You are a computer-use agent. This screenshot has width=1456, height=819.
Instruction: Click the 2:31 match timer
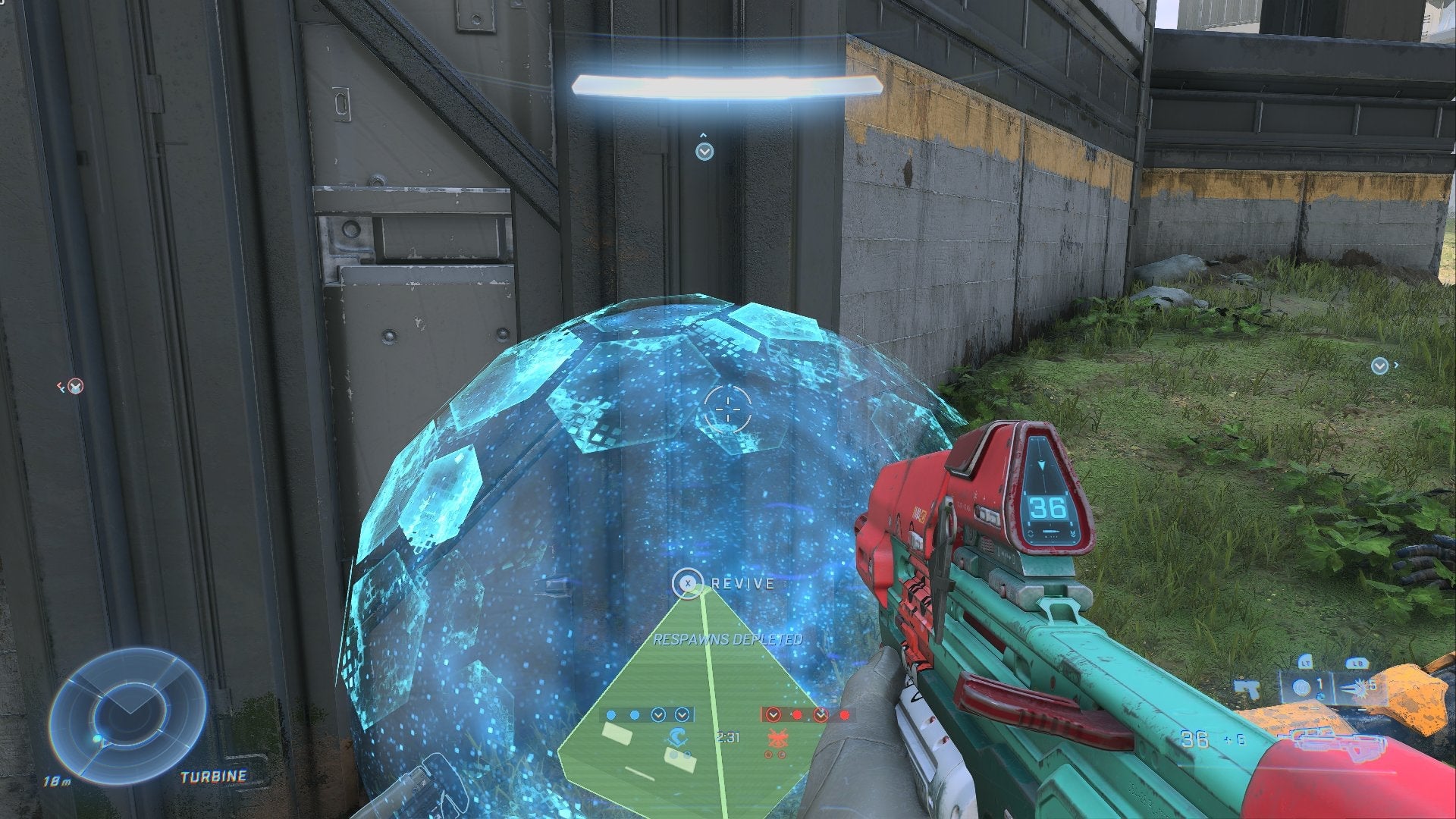729,738
